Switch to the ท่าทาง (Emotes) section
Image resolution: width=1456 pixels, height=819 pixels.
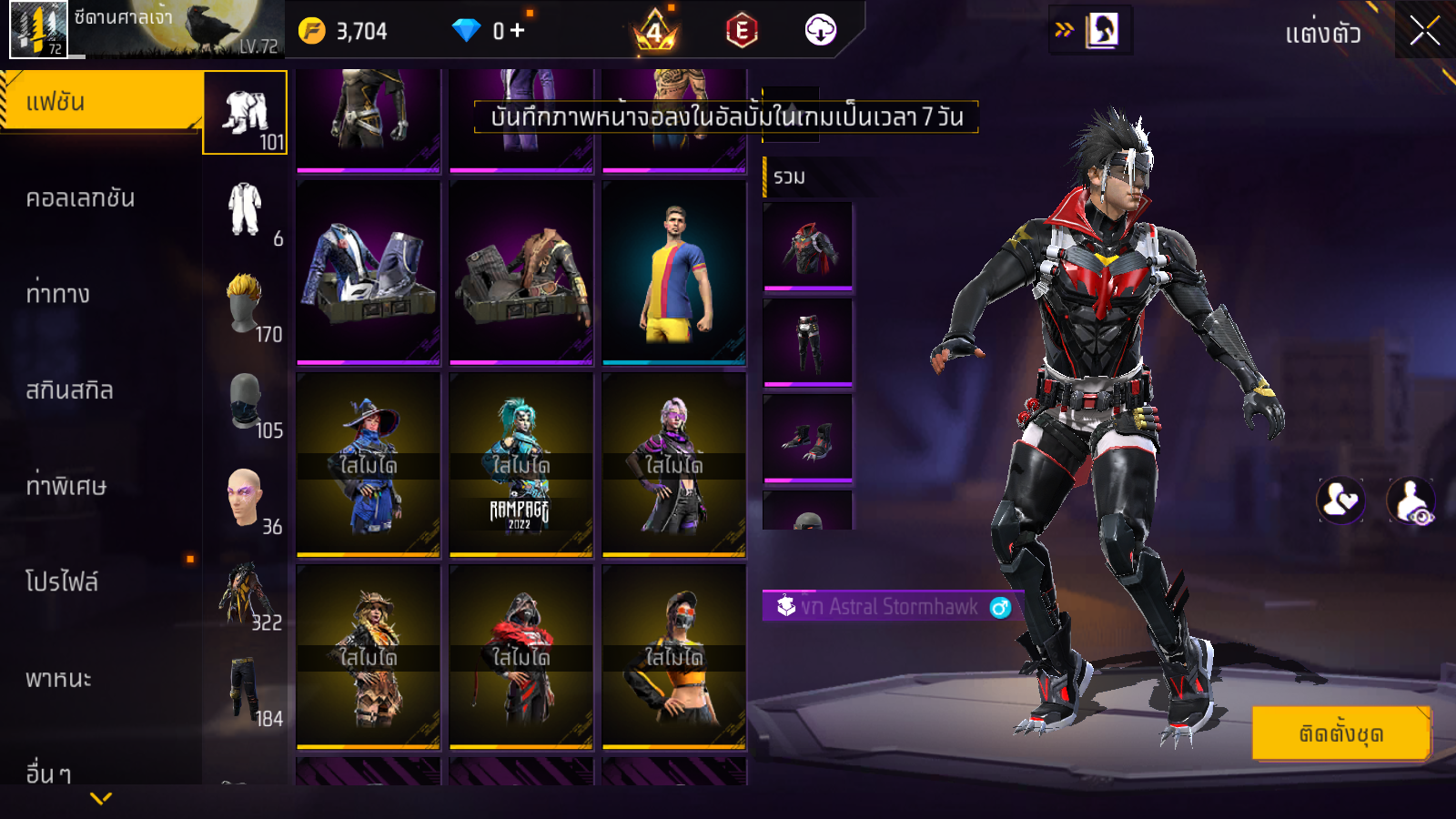tap(59, 294)
